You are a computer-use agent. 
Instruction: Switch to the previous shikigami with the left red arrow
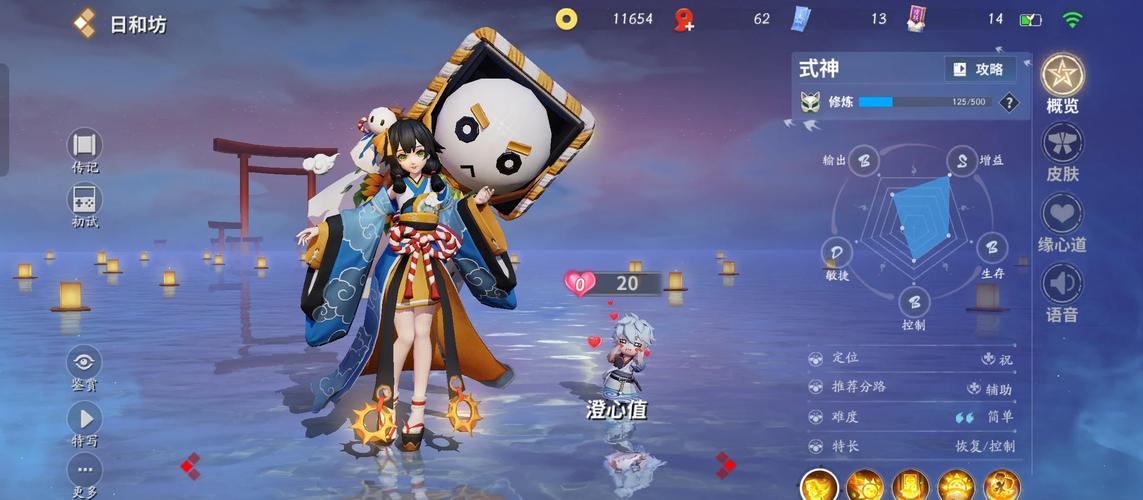coord(190,465)
